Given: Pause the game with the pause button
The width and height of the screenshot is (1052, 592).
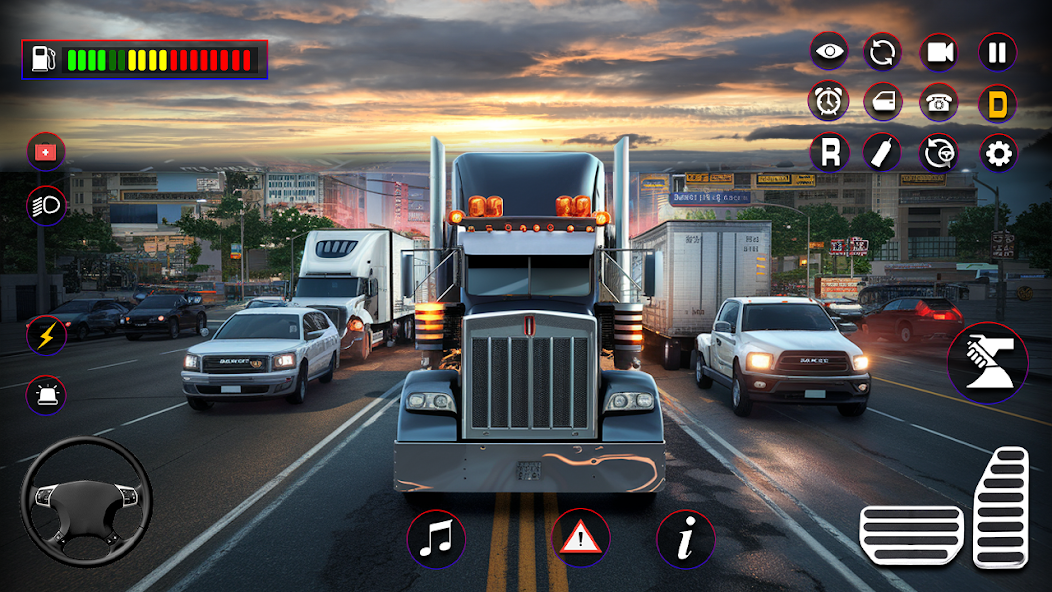Looking at the screenshot, I should coord(997,52).
